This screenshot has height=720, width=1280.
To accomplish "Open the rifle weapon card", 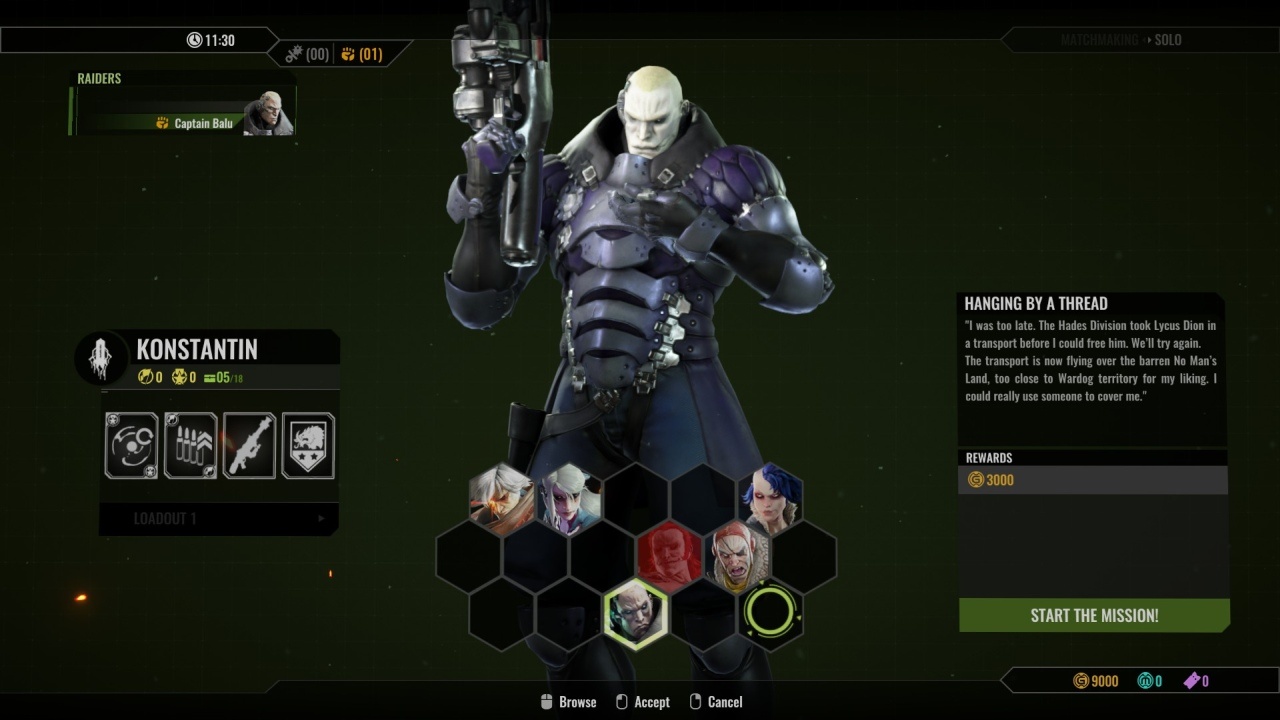I will (x=249, y=445).
